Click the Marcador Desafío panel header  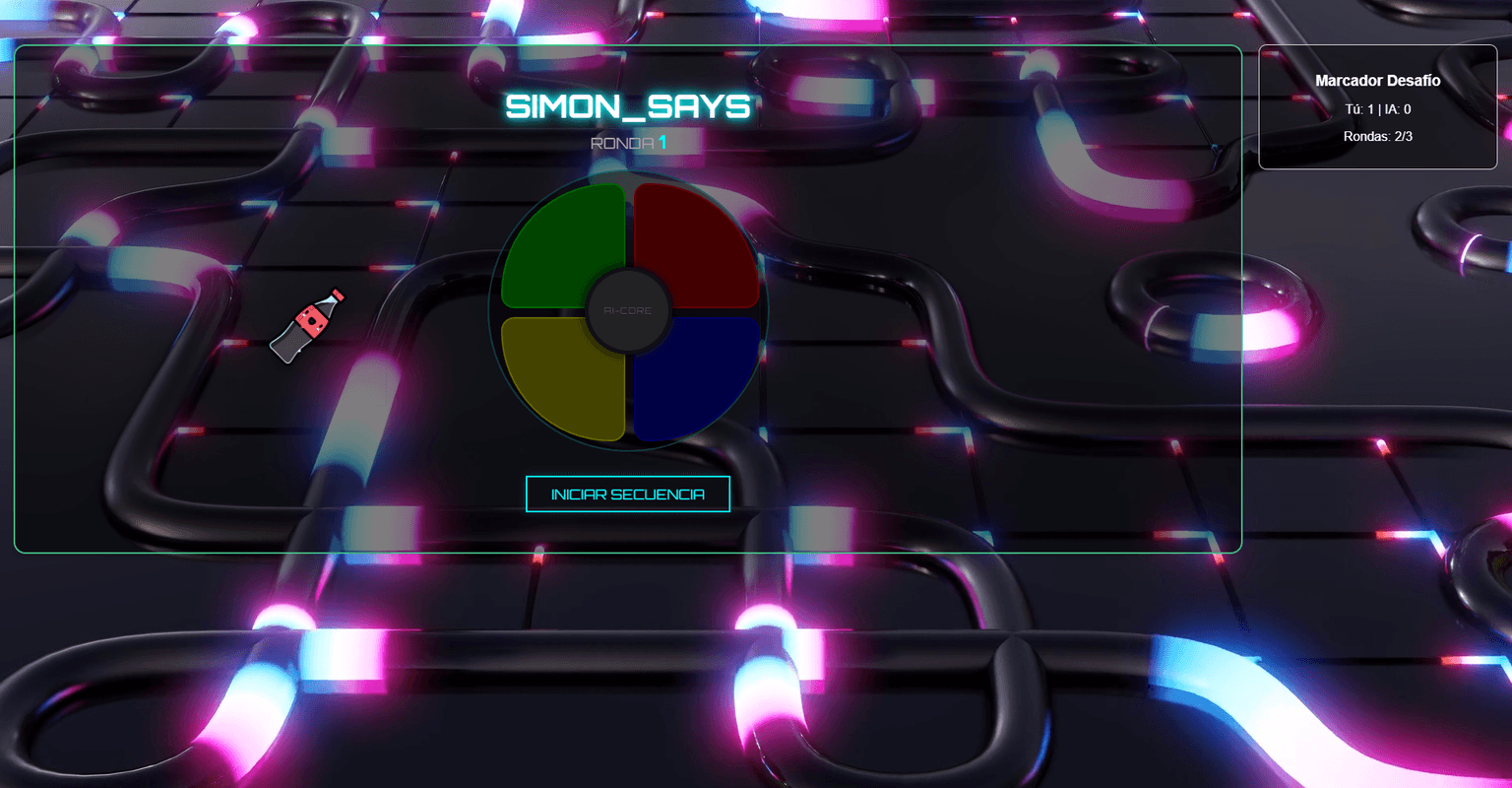coord(1377,81)
